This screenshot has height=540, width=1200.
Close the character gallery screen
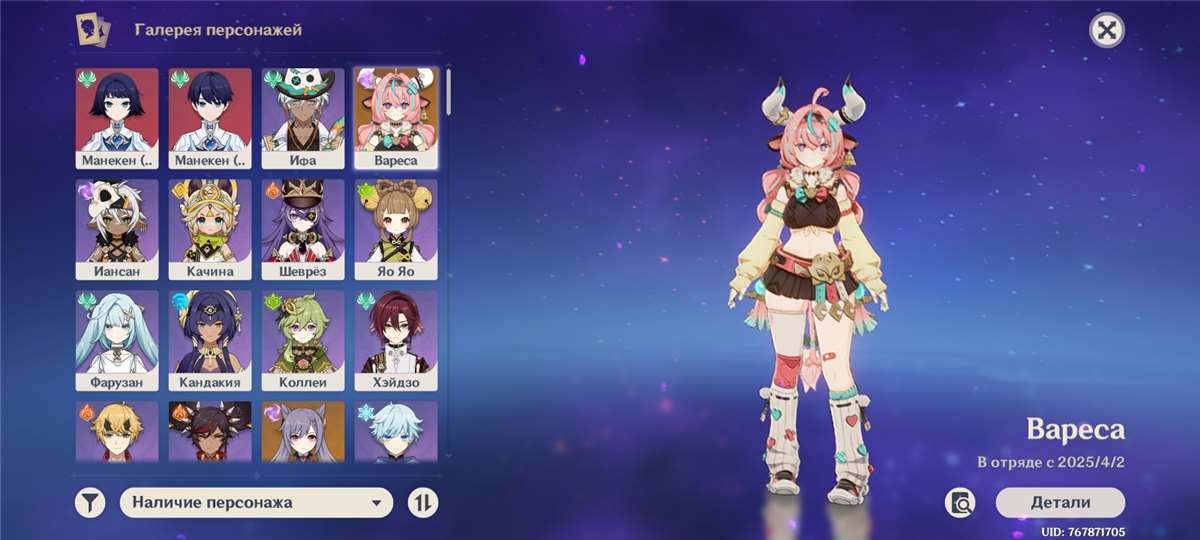[x=1106, y=31]
